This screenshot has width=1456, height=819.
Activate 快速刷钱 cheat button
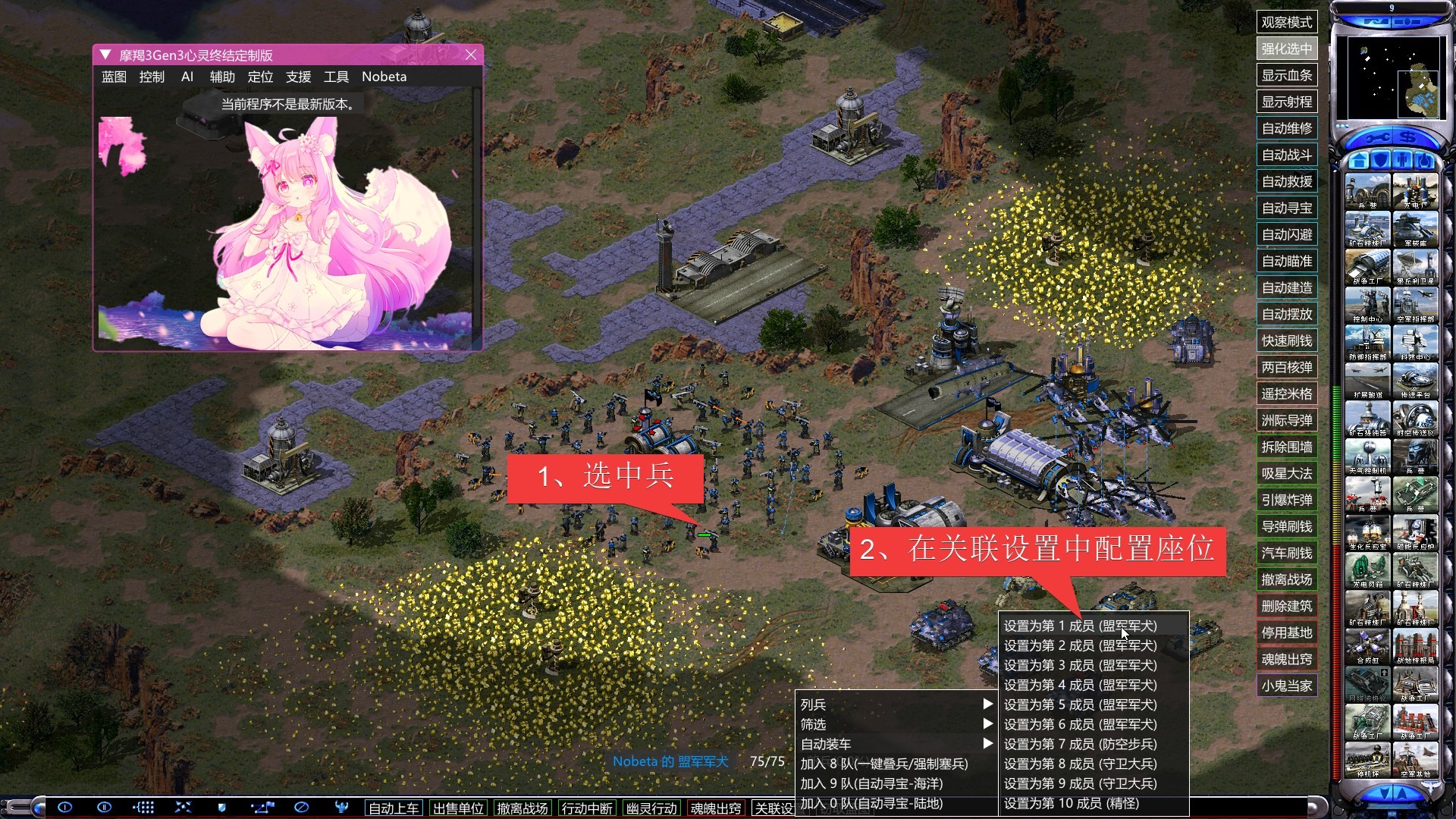(1286, 340)
